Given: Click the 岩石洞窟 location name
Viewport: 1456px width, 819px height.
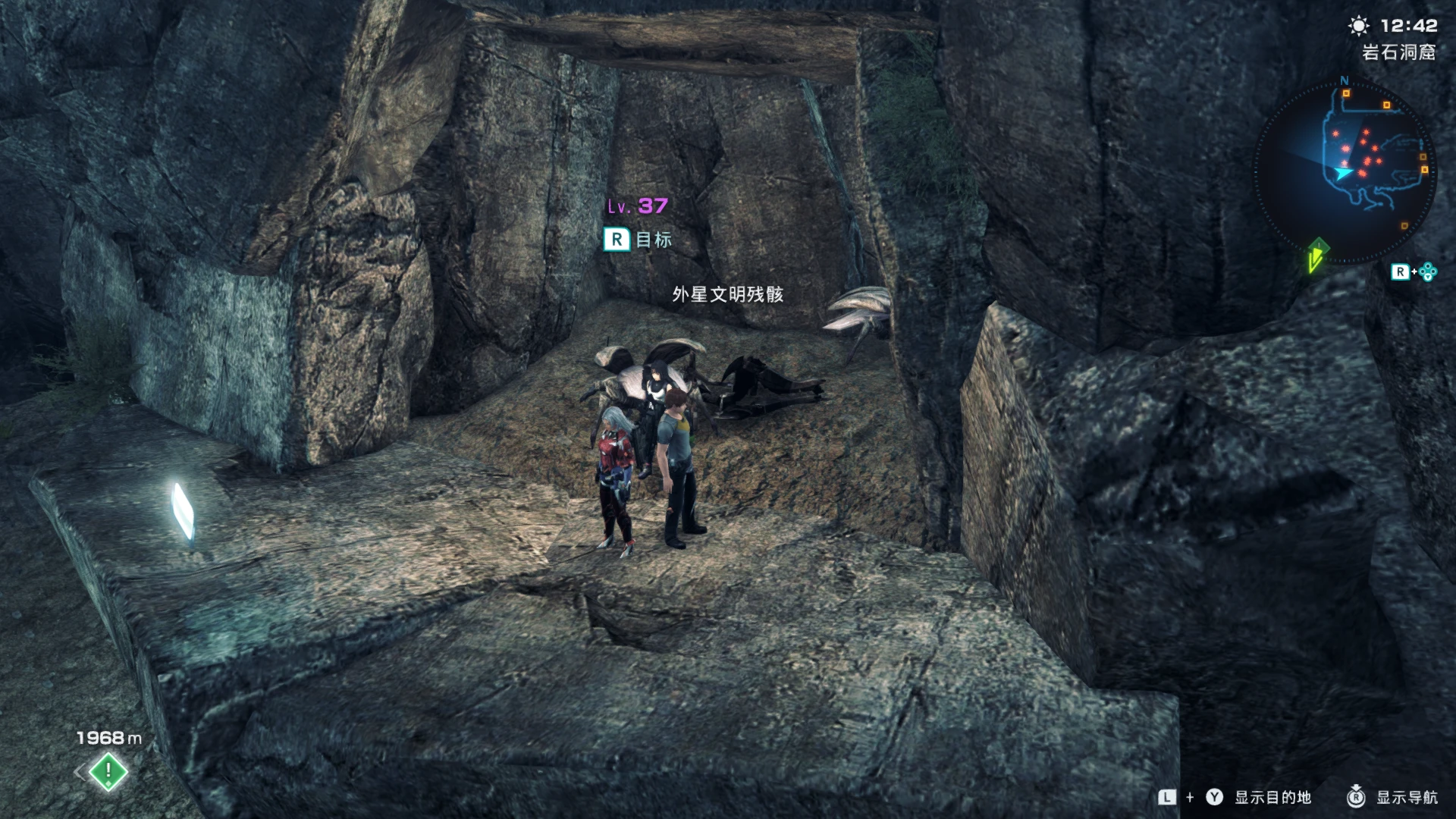Looking at the screenshot, I should (x=1398, y=53).
